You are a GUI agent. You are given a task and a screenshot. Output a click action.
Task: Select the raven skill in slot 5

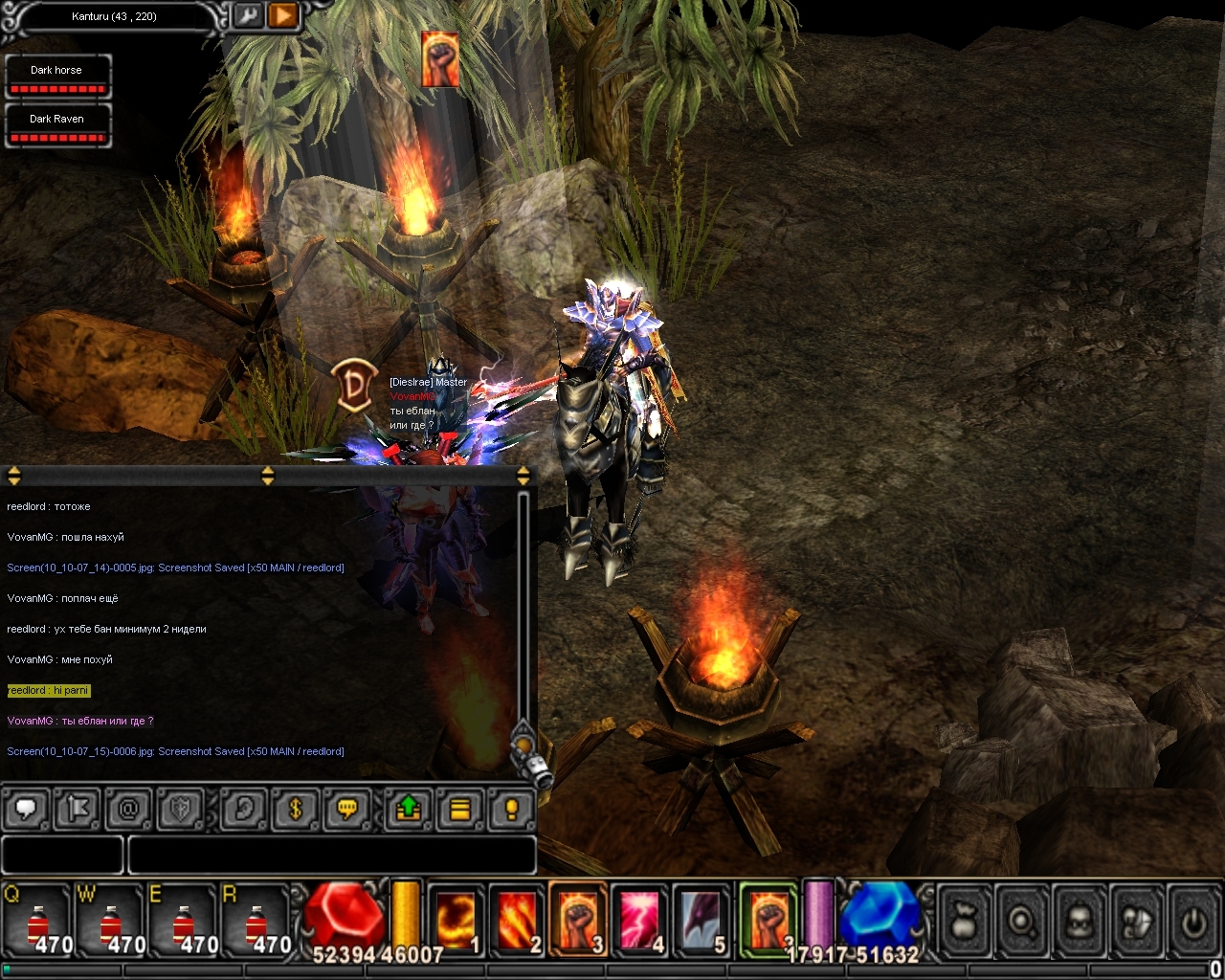(701, 921)
